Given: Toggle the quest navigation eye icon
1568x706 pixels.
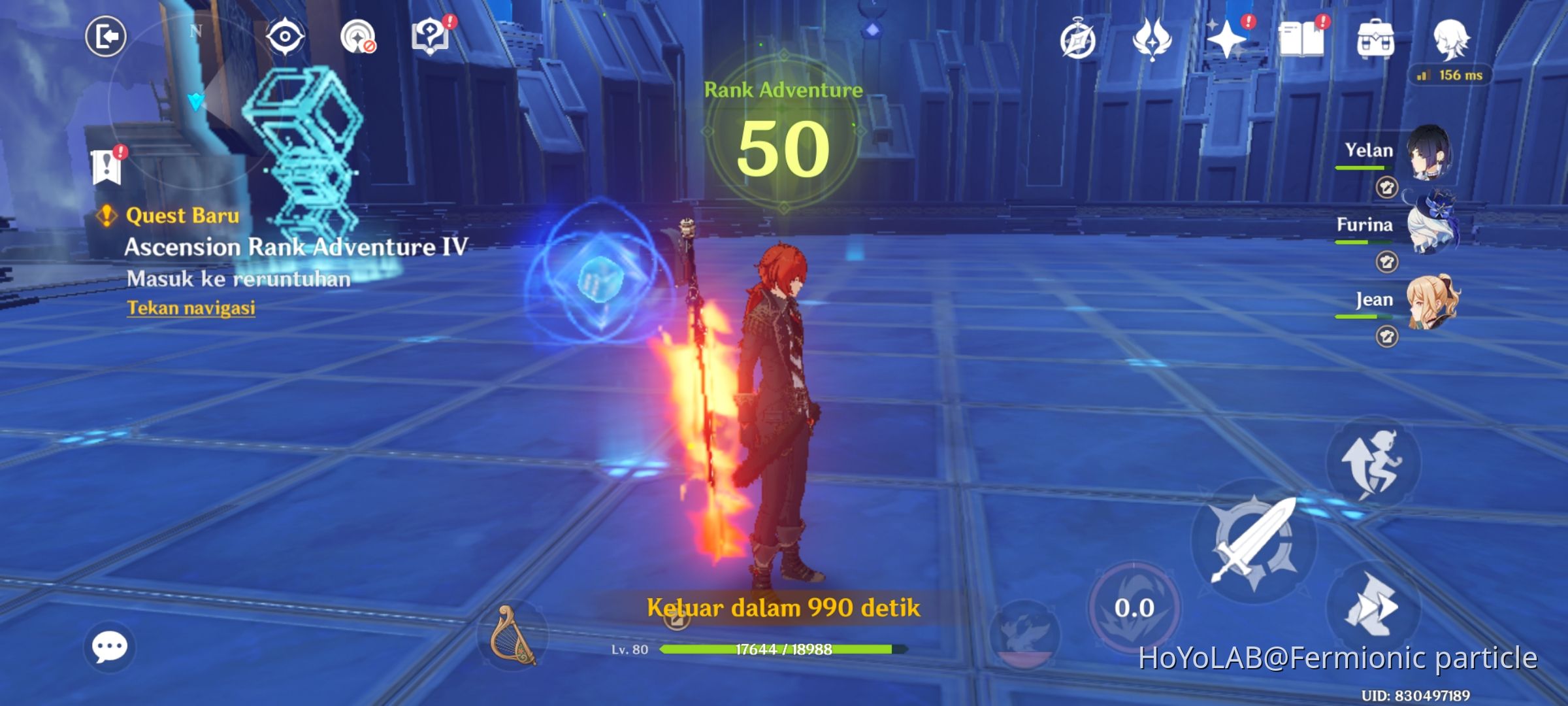Looking at the screenshot, I should (284, 37).
